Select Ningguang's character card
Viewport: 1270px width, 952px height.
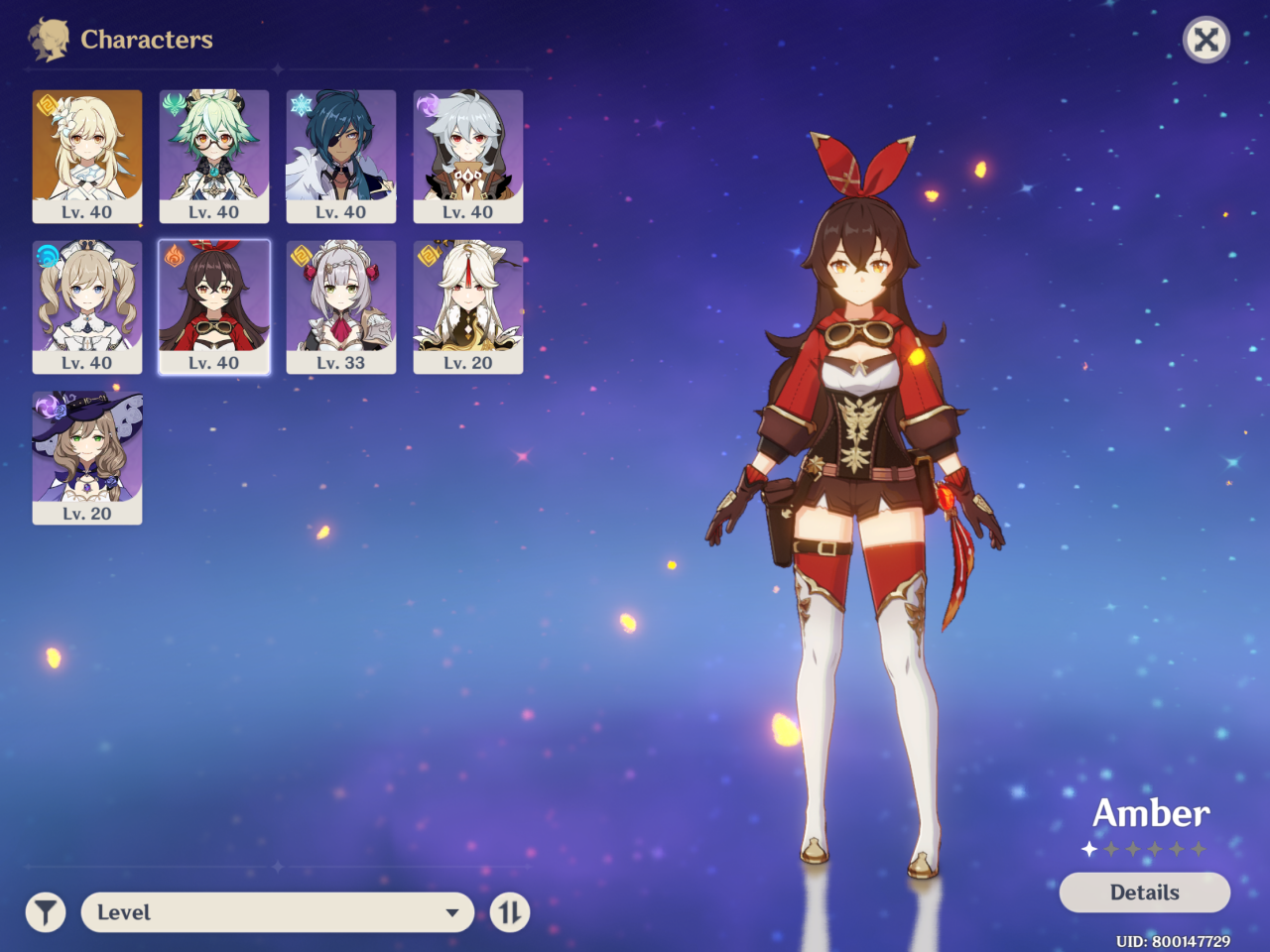(468, 306)
